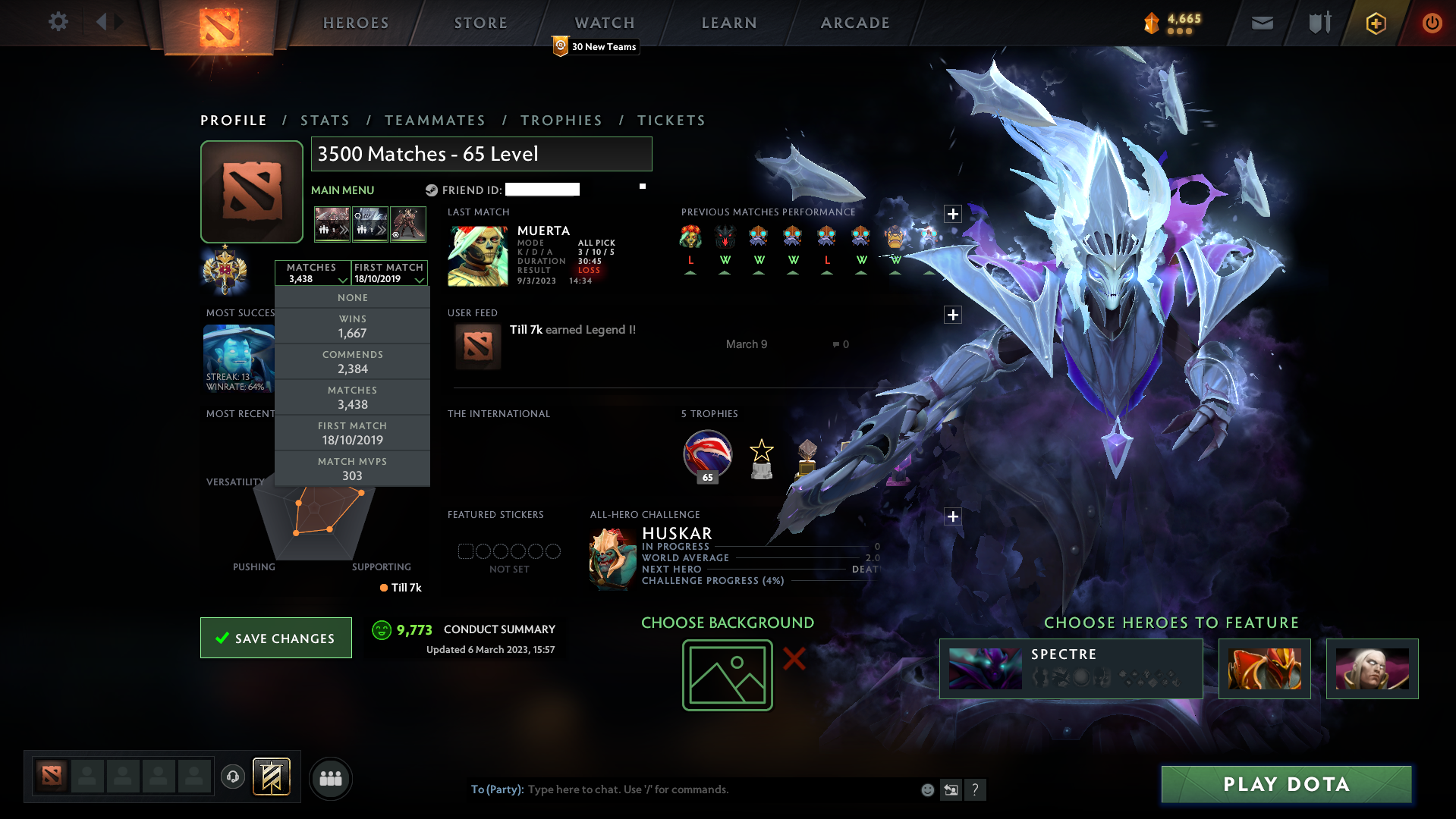Select WINS 1,667 from the stat dropdown

click(352, 325)
